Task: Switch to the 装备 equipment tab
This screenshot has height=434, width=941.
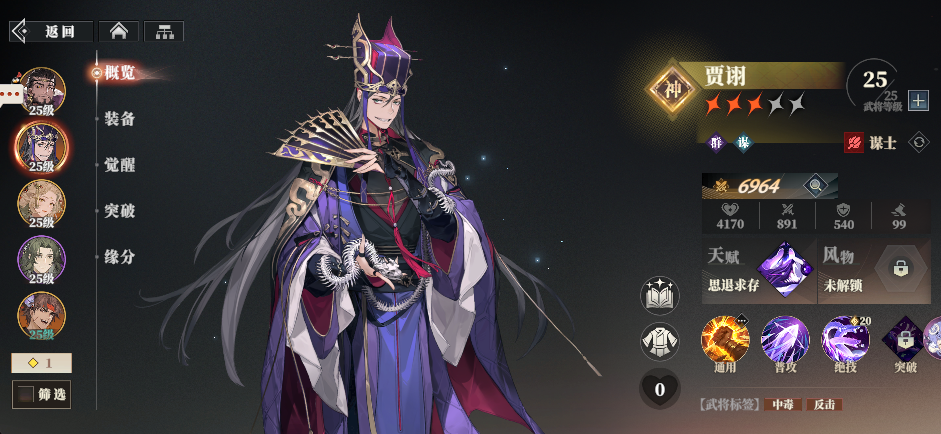Action: [x=119, y=119]
